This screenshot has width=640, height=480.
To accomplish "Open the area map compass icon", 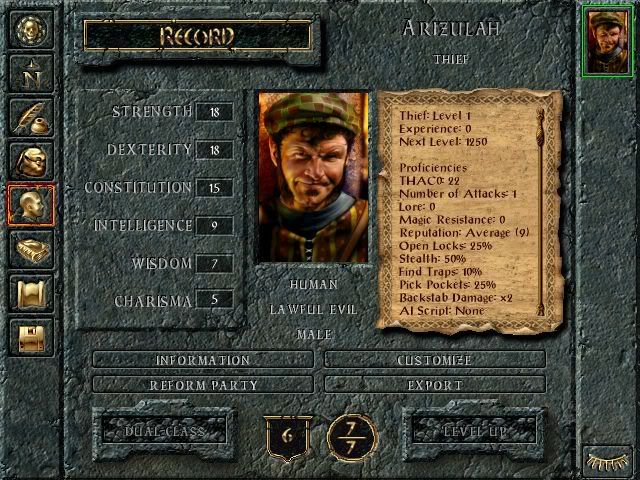I will [x=31, y=72].
